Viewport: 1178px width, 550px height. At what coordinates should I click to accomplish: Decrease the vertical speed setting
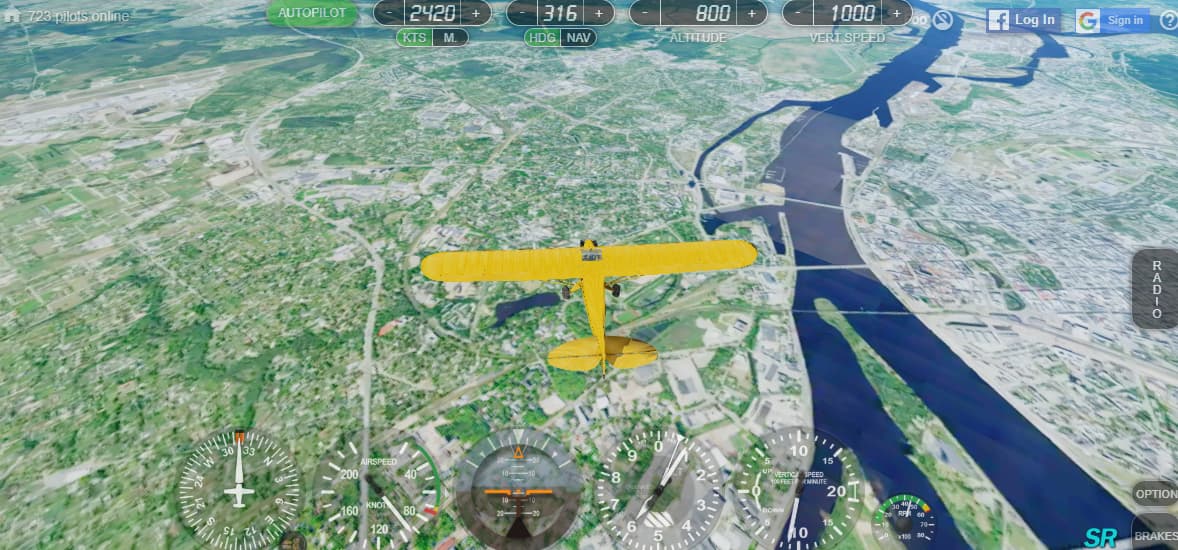click(x=799, y=13)
